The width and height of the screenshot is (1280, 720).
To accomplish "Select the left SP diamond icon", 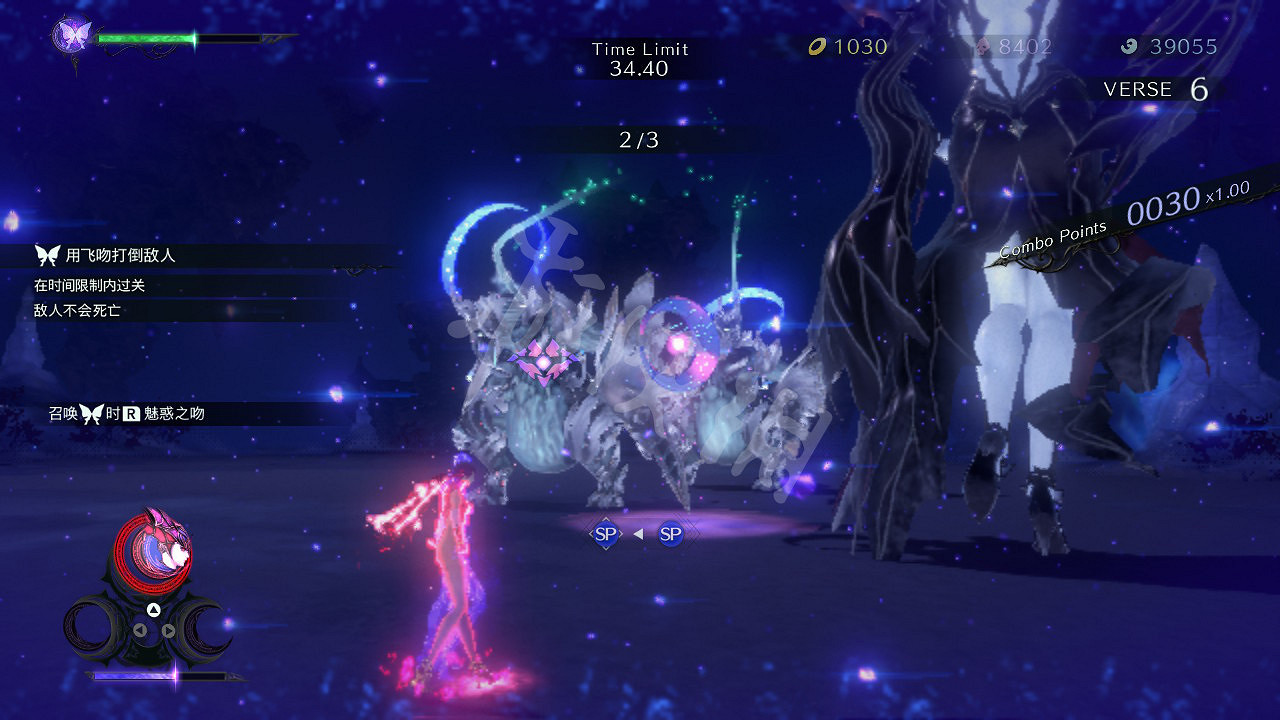I will tap(604, 533).
